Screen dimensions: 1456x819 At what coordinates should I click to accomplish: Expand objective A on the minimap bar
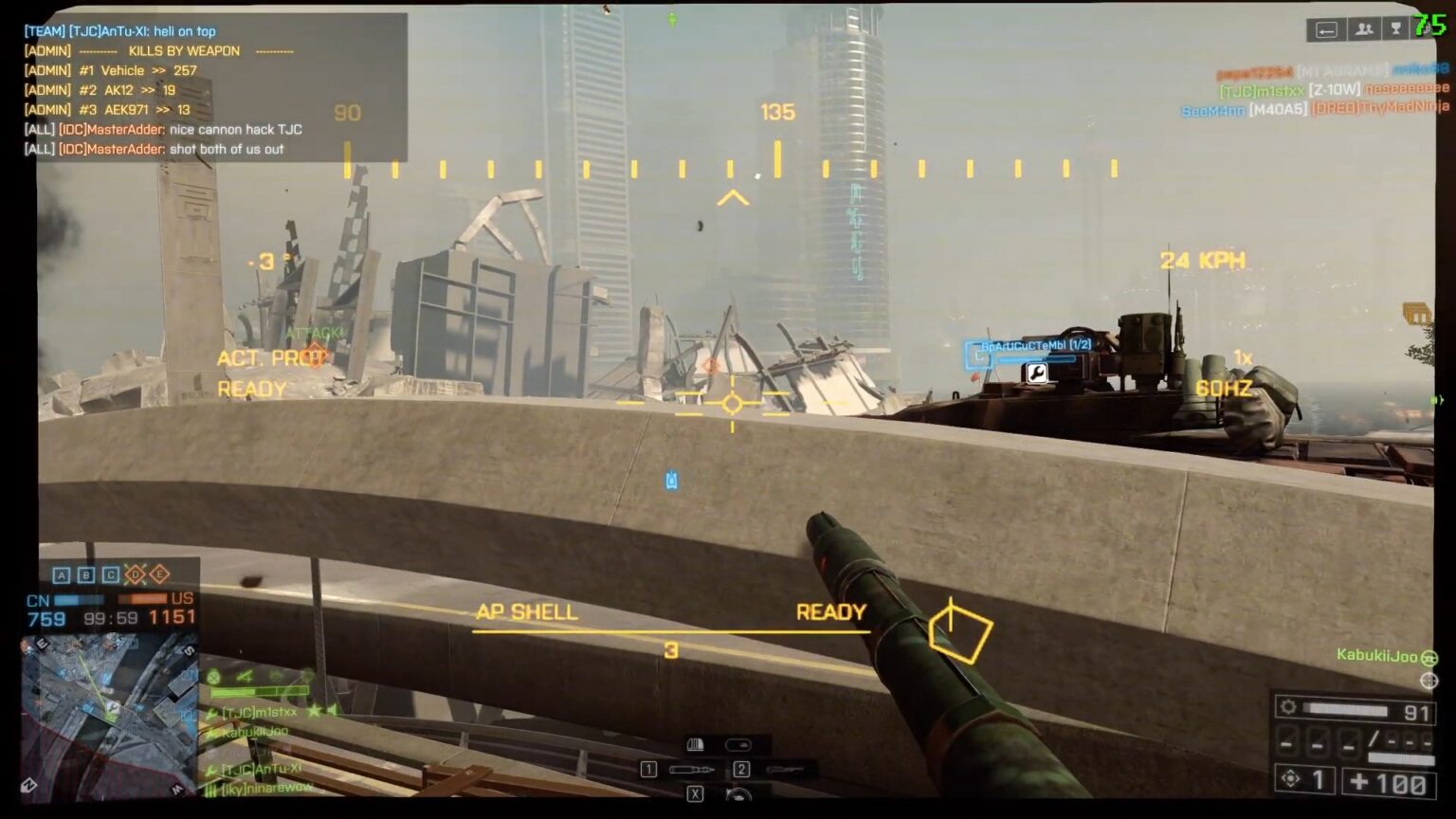63,574
